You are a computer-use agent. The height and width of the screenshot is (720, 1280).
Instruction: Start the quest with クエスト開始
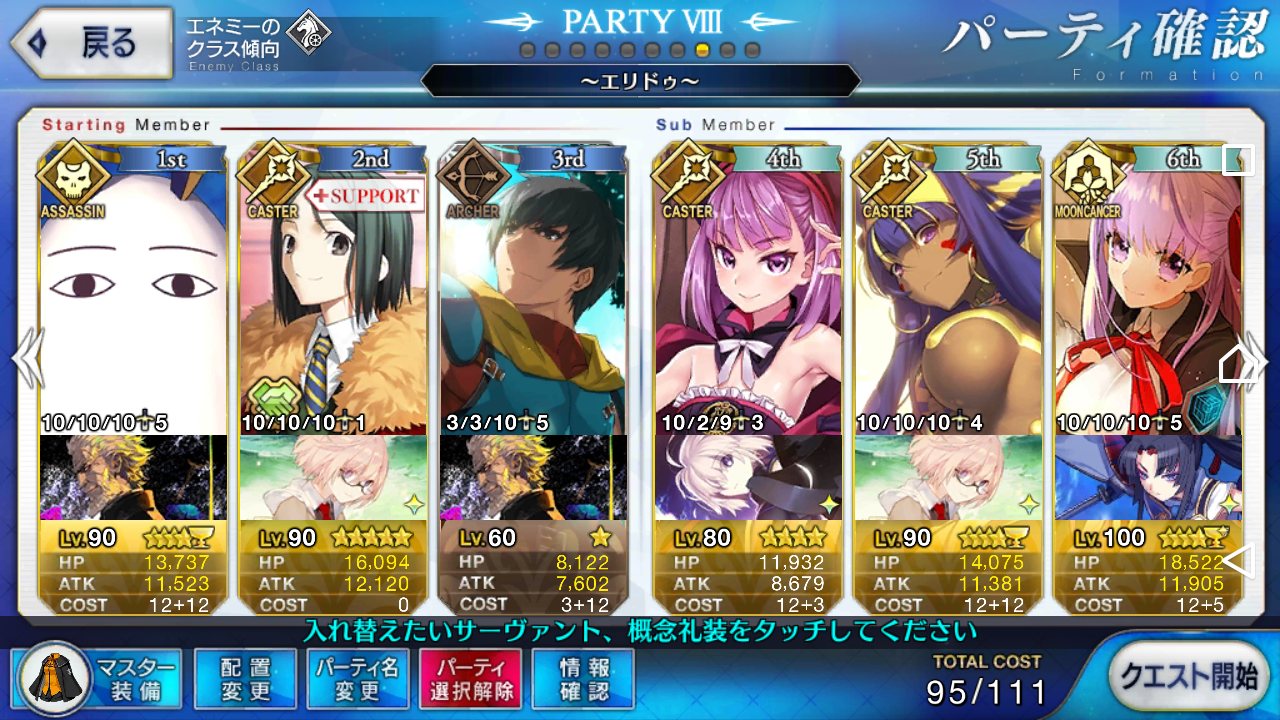1187,677
